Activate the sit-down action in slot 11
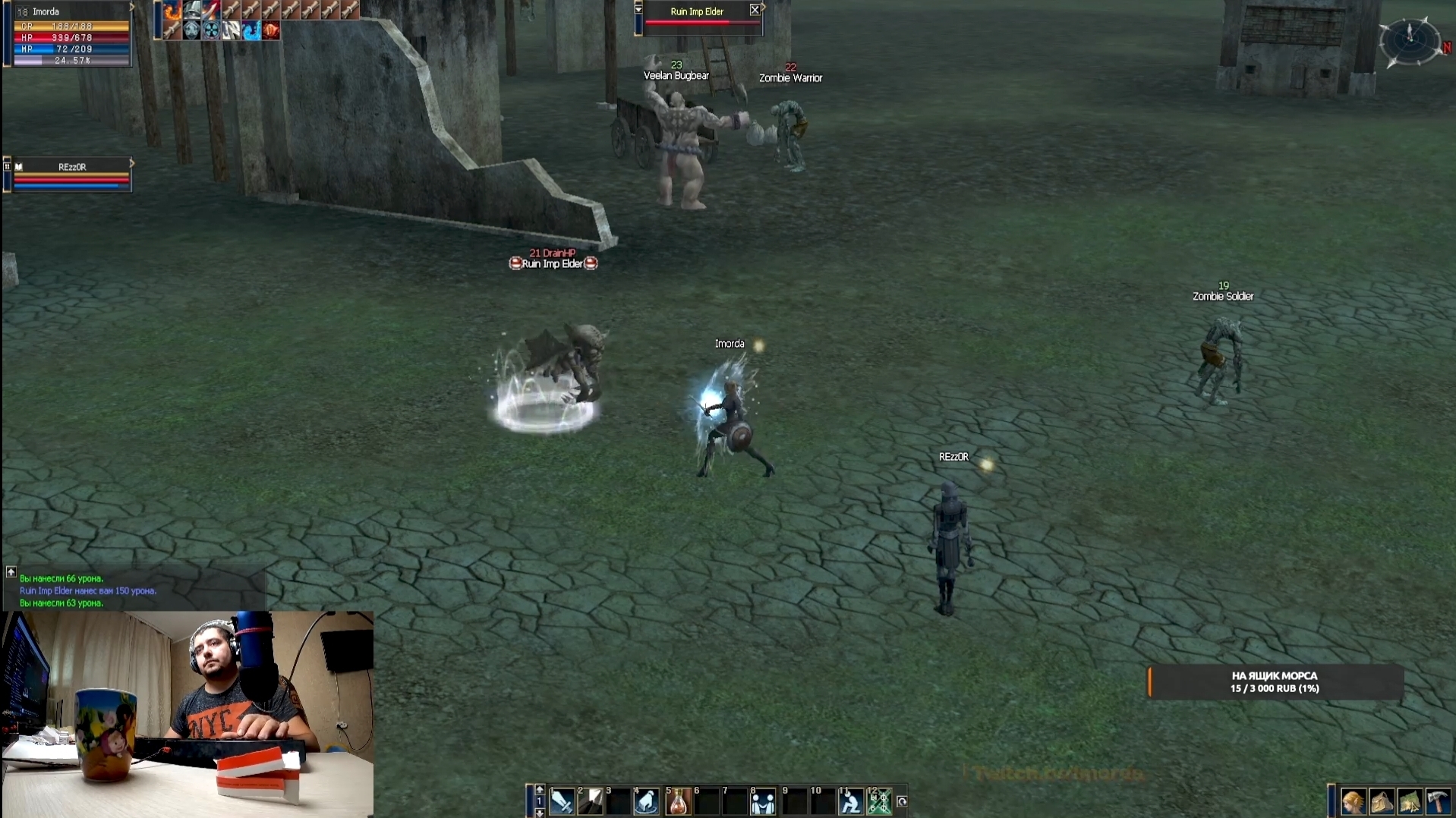 click(x=850, y=801)
